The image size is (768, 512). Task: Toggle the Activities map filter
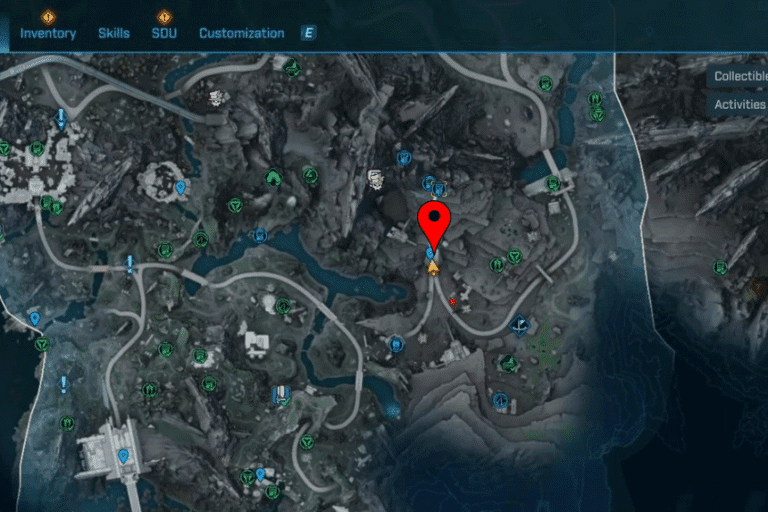[739, 104]
